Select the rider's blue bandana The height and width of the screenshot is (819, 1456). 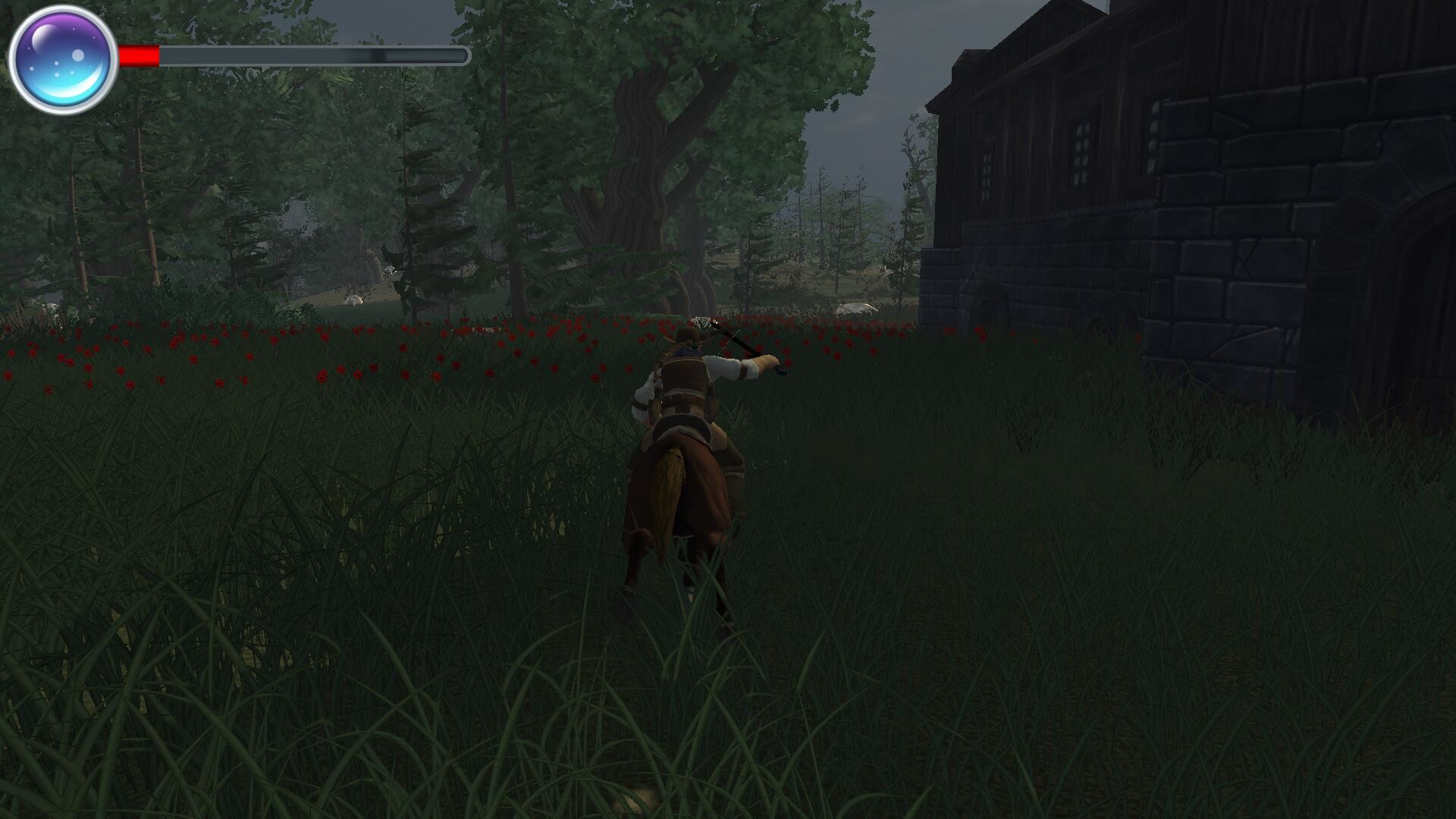689,350
